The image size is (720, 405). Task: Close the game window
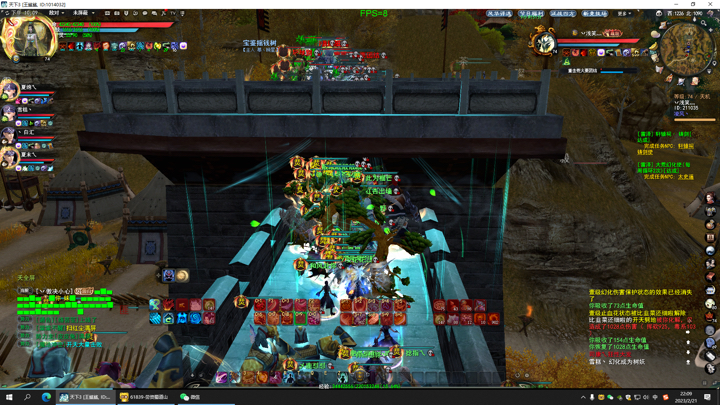[x=712, y=4]
